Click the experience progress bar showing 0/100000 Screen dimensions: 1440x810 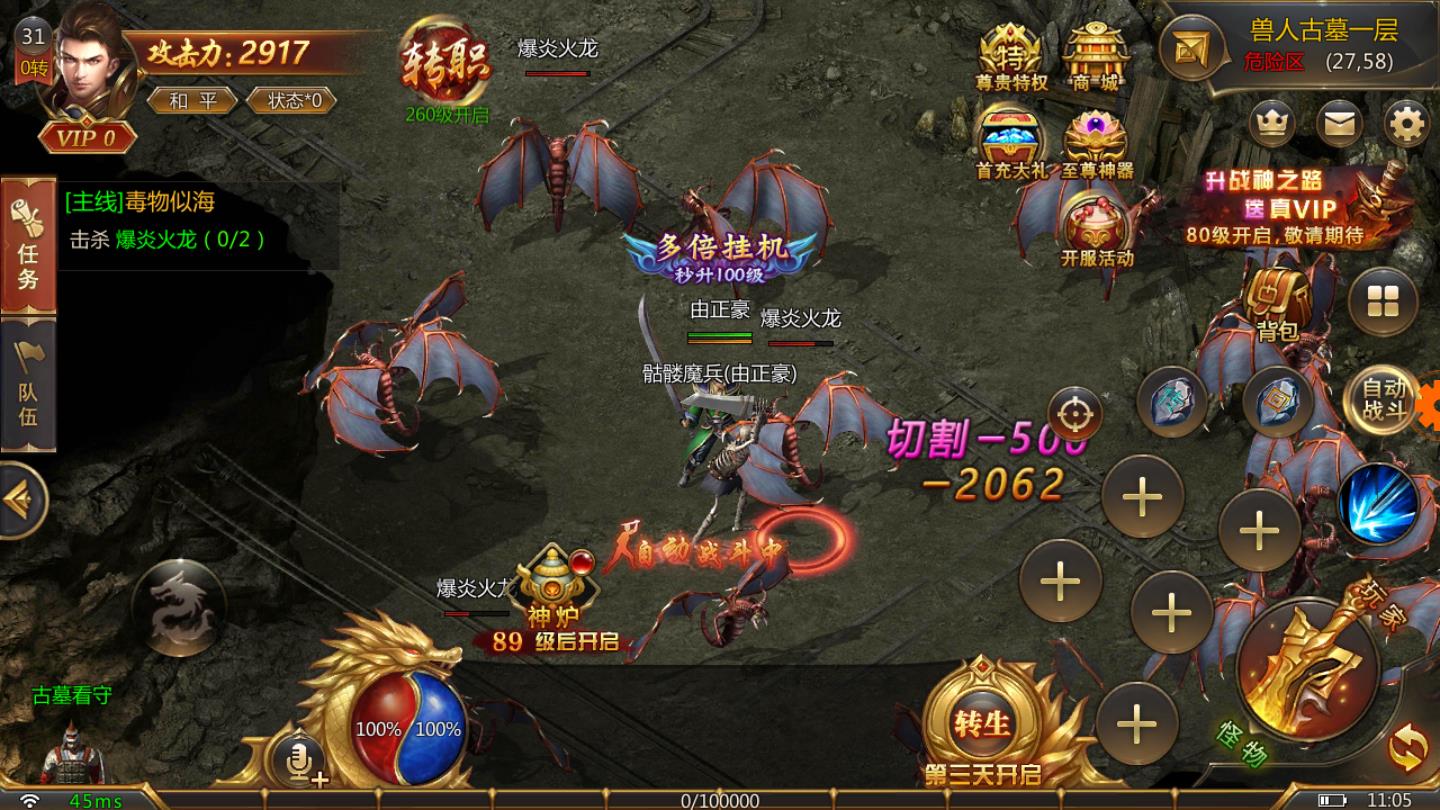pos(720,799)
